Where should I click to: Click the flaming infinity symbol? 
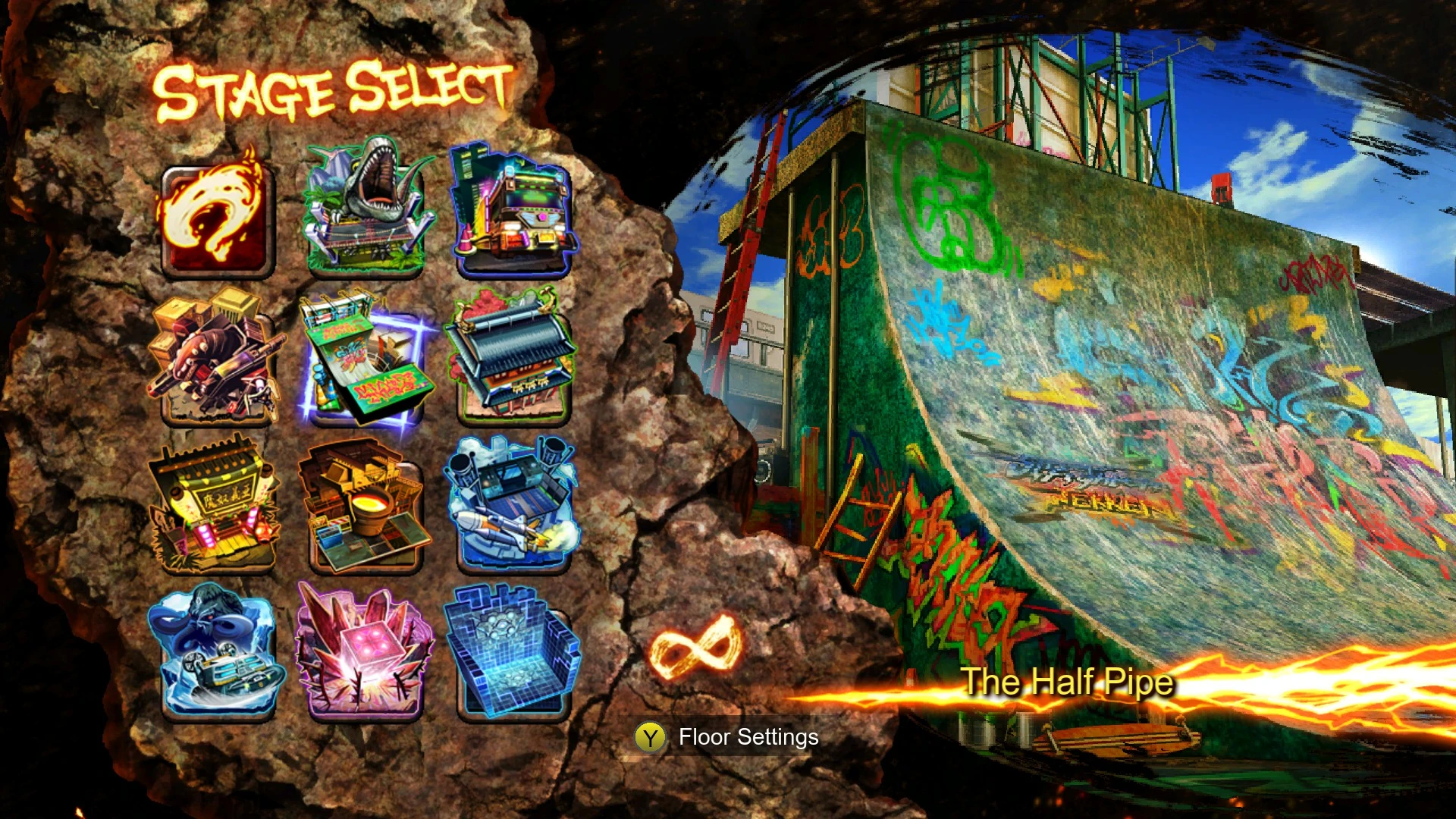(x=695, y=648)
